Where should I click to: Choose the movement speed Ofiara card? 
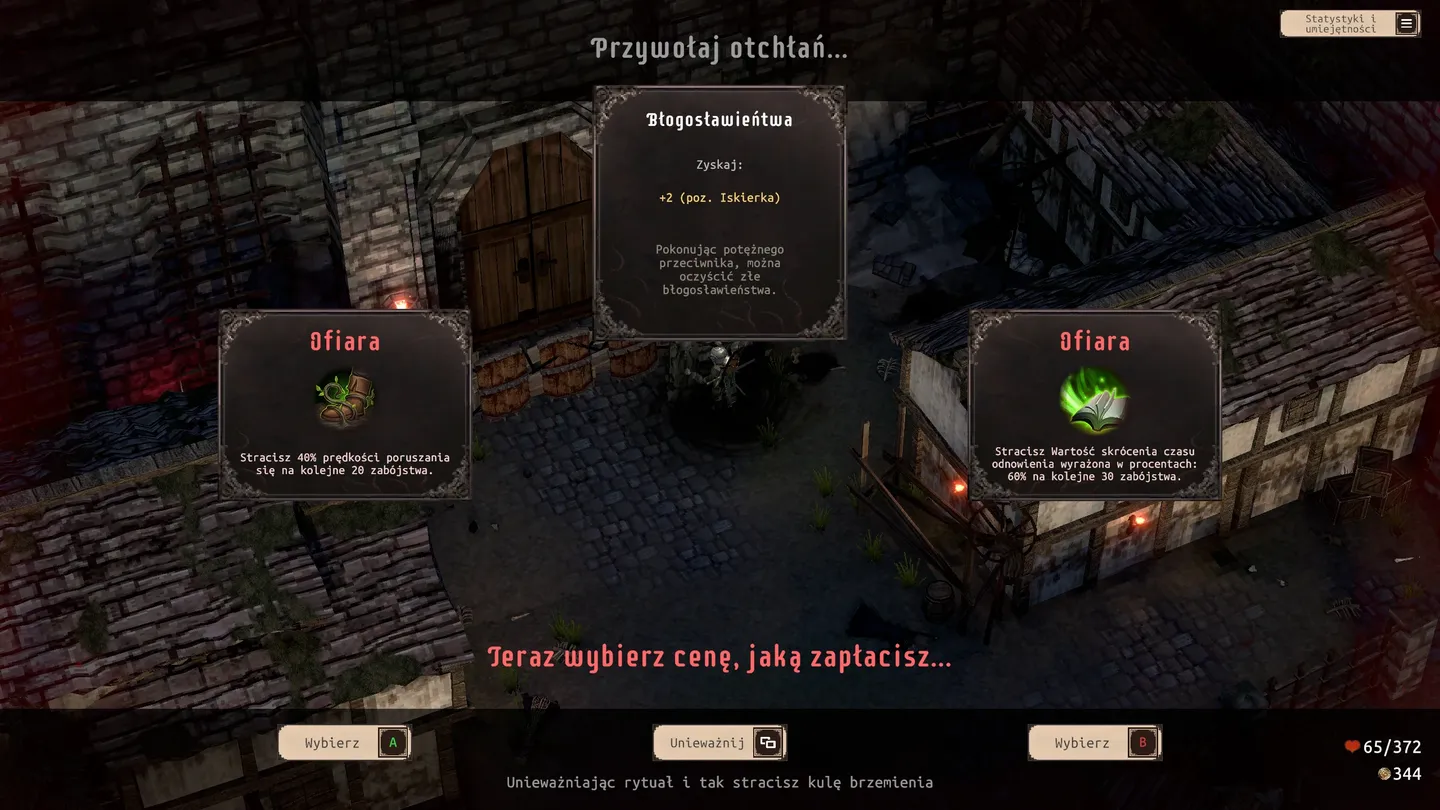pyautogui.click(x=345, y=404)
